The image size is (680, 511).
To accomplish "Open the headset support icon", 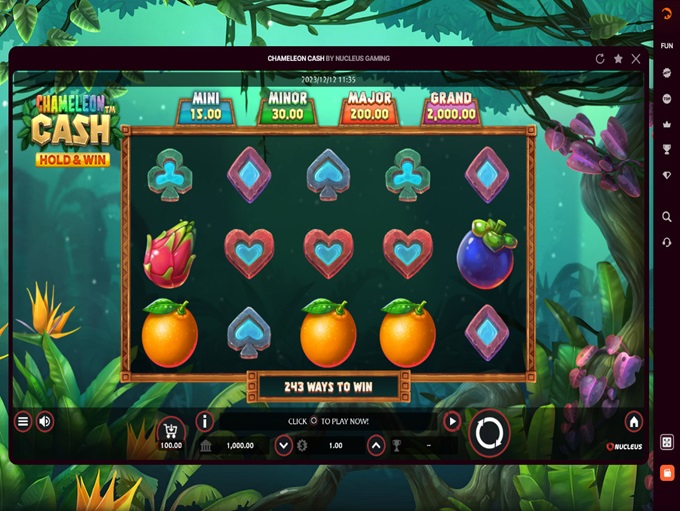I will coord(667,243).
